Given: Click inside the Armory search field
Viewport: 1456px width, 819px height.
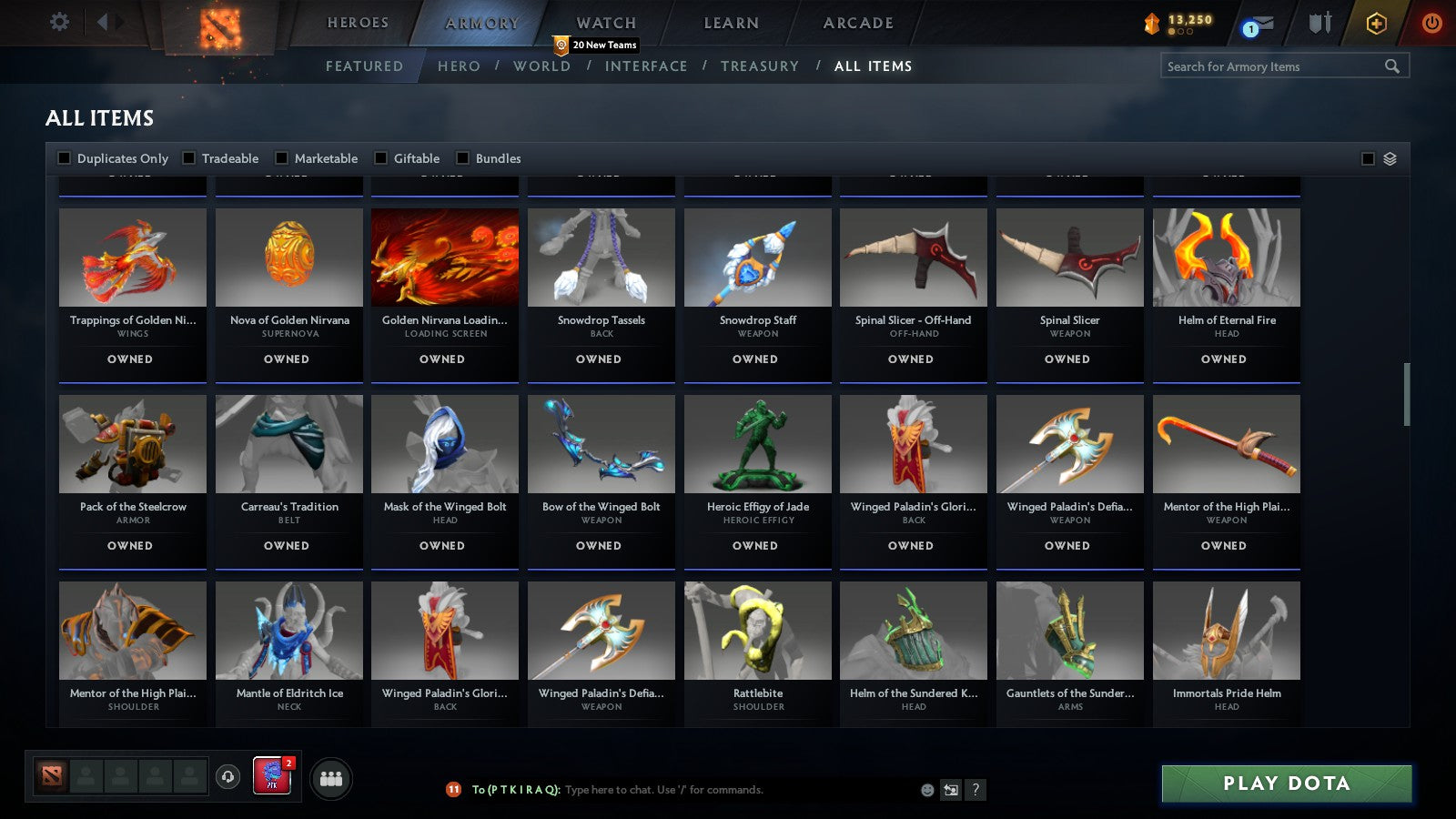Looking at the screenshot, I should (1274, 66).
